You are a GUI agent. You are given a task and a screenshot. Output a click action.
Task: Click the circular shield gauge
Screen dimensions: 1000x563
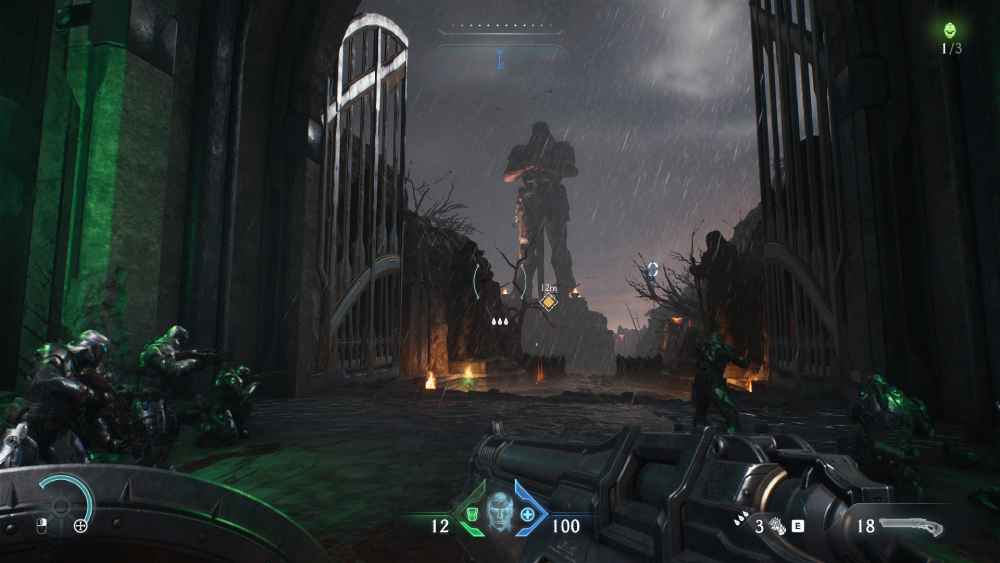pos(62,500)
